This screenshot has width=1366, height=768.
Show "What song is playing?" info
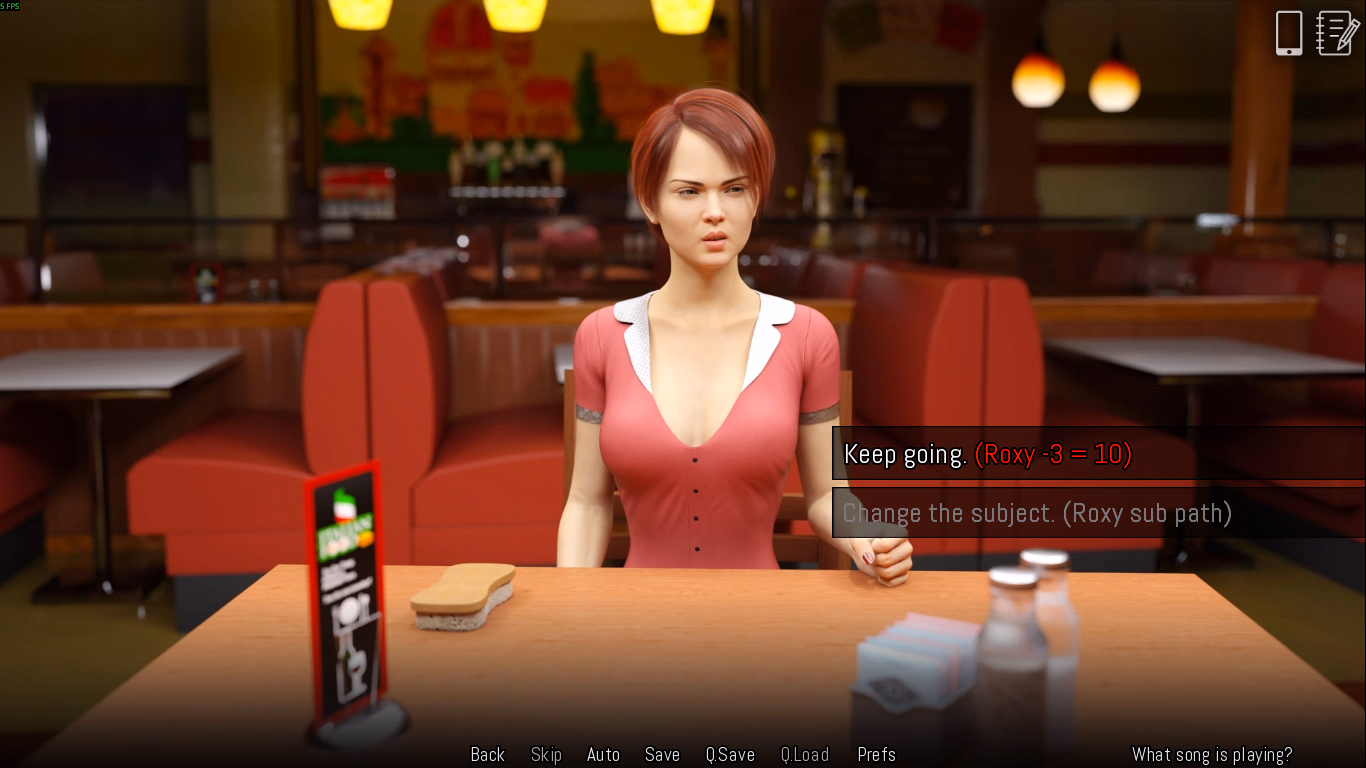click(x=1212, y=755)
